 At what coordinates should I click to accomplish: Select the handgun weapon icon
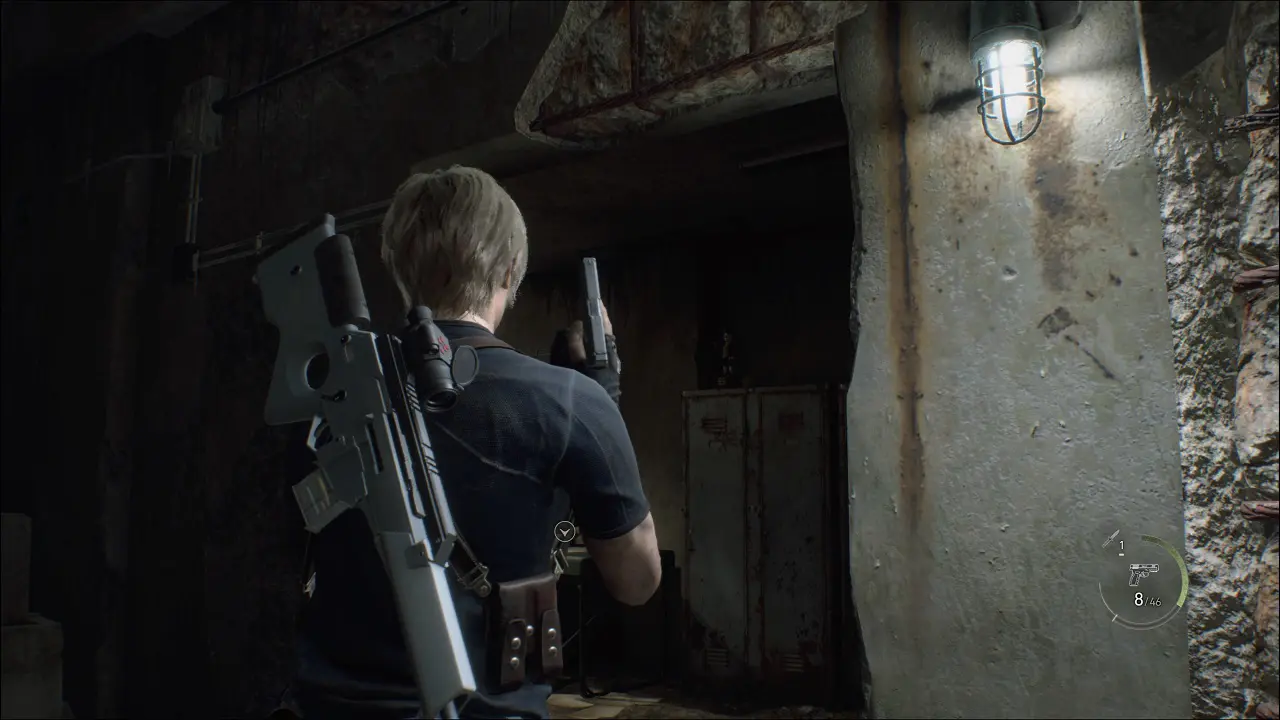point(1142,574)
